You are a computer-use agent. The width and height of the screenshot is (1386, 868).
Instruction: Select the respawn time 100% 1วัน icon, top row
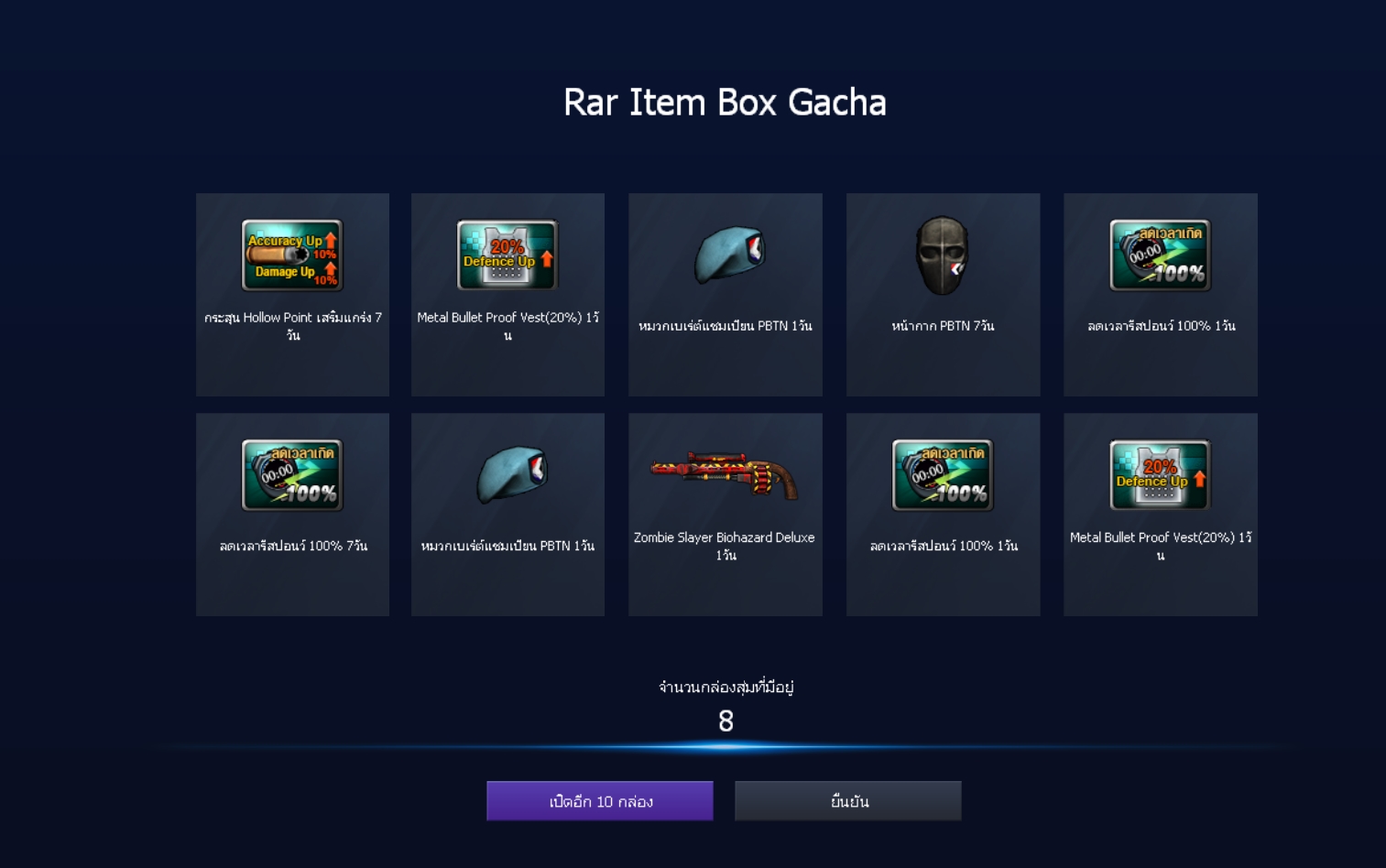1160,255
